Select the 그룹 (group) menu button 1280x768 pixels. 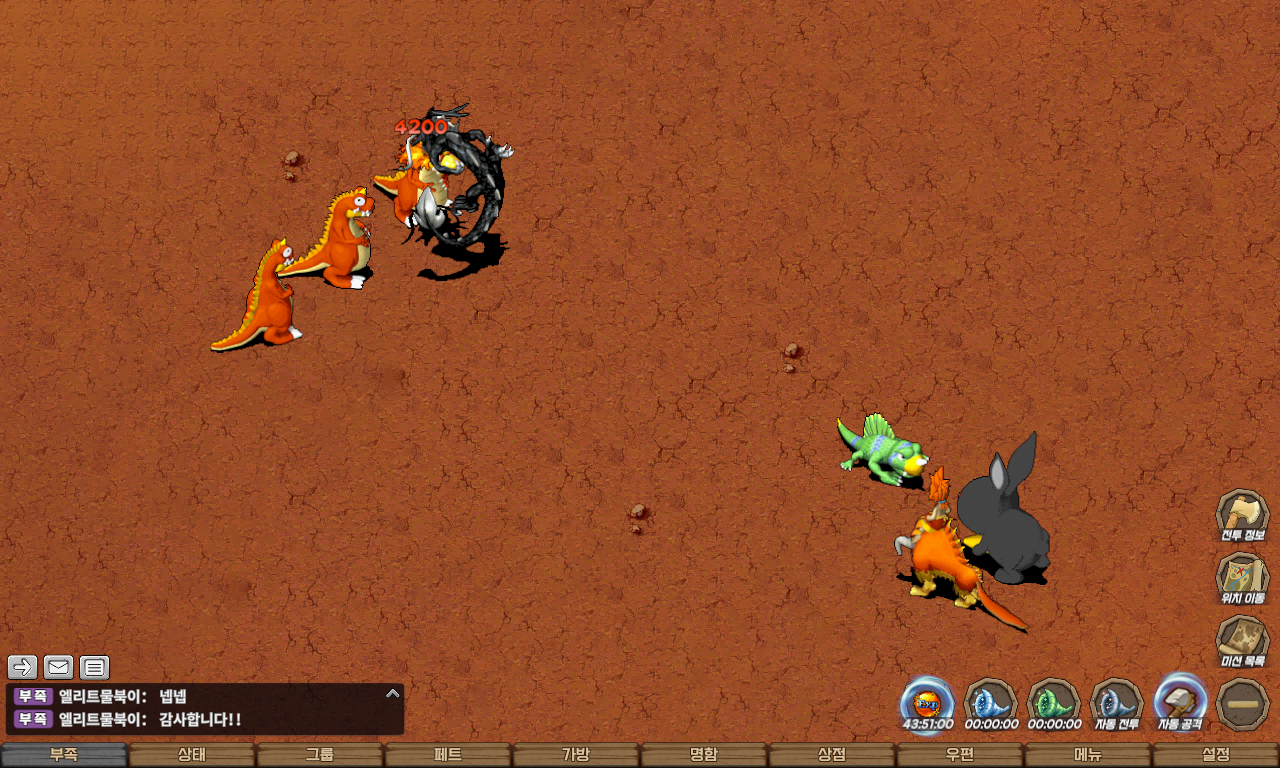(320, 755)
